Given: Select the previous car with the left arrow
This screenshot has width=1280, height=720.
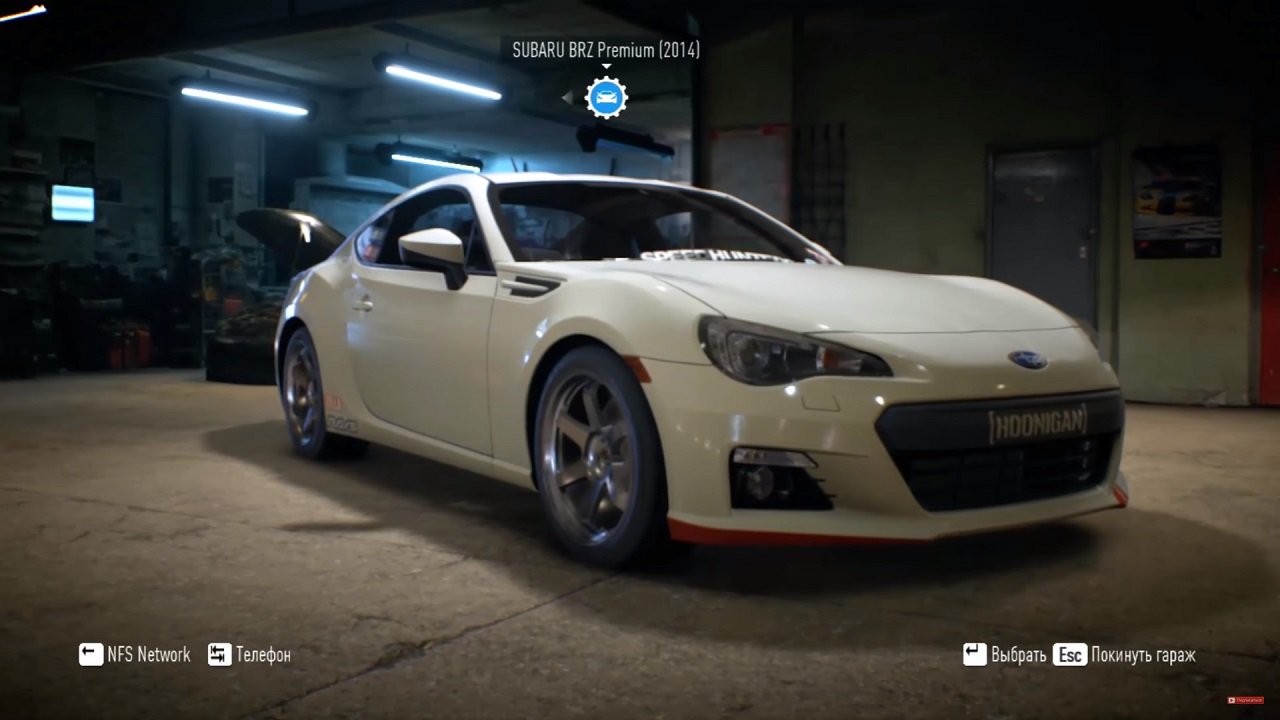Looking at the screenshot, I should [x=566, y=96].
